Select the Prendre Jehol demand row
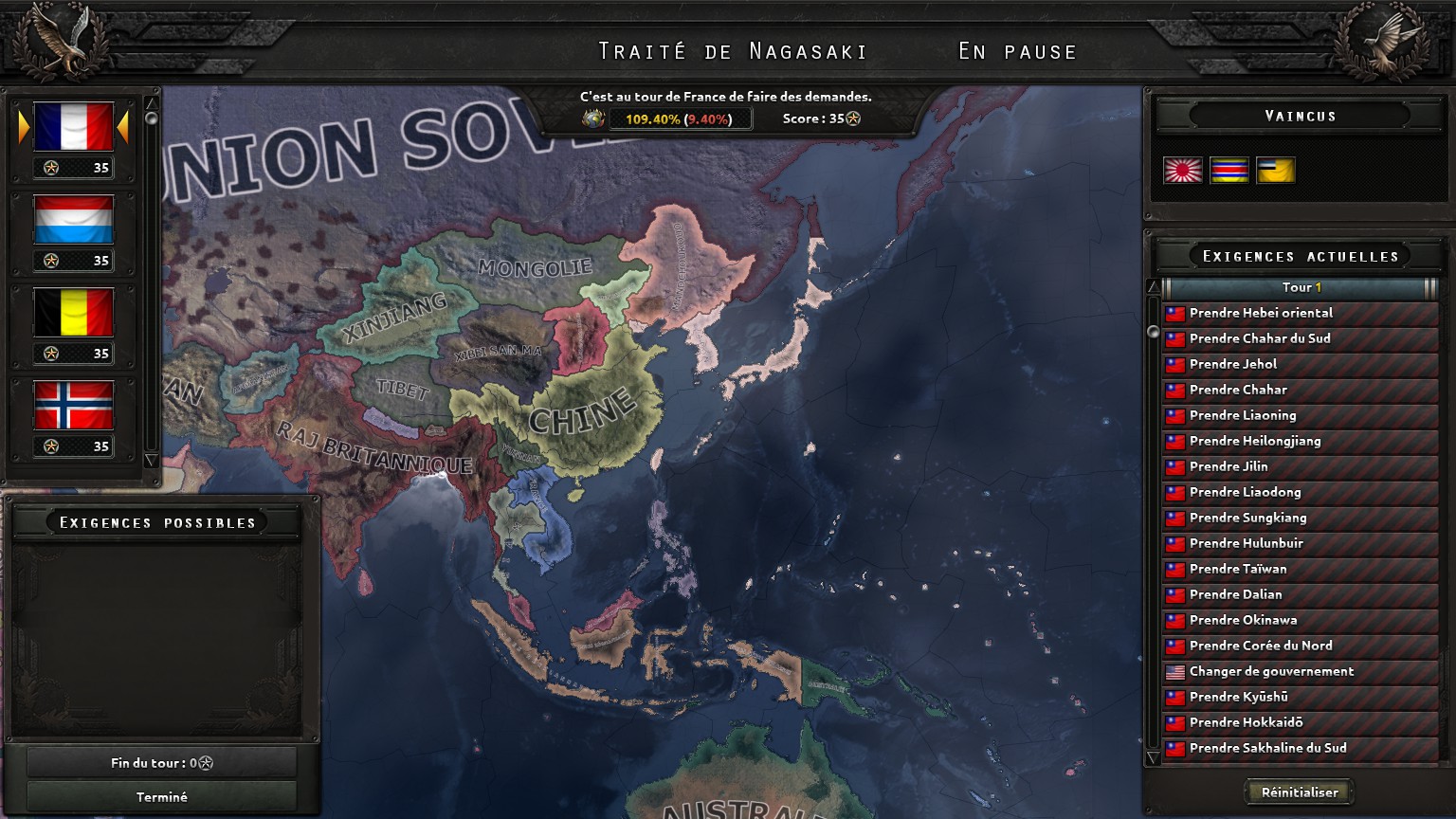Viewport: 1456px width, 819px height. 1300,364
